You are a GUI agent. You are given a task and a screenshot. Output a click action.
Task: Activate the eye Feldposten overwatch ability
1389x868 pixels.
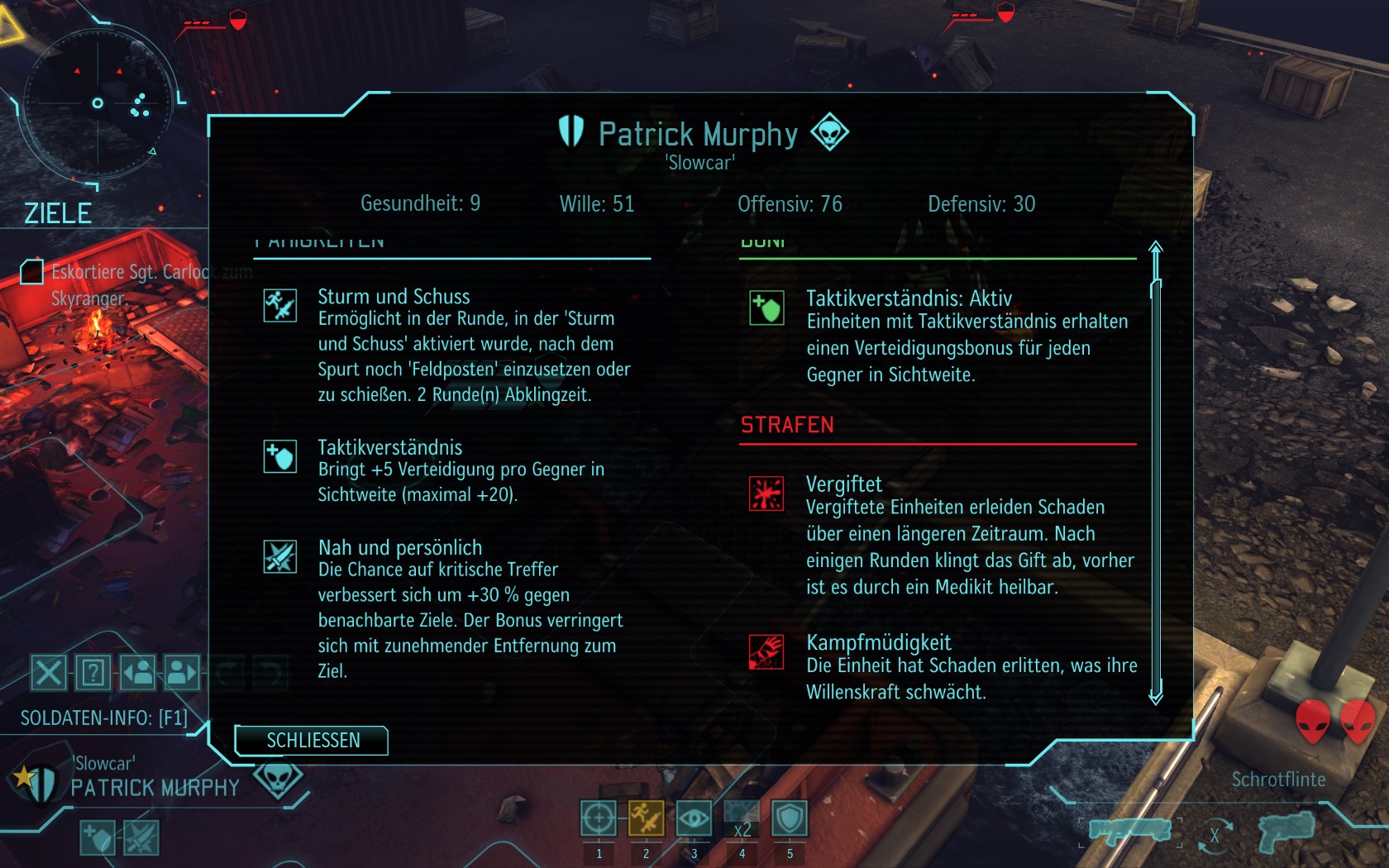point(694,818)
